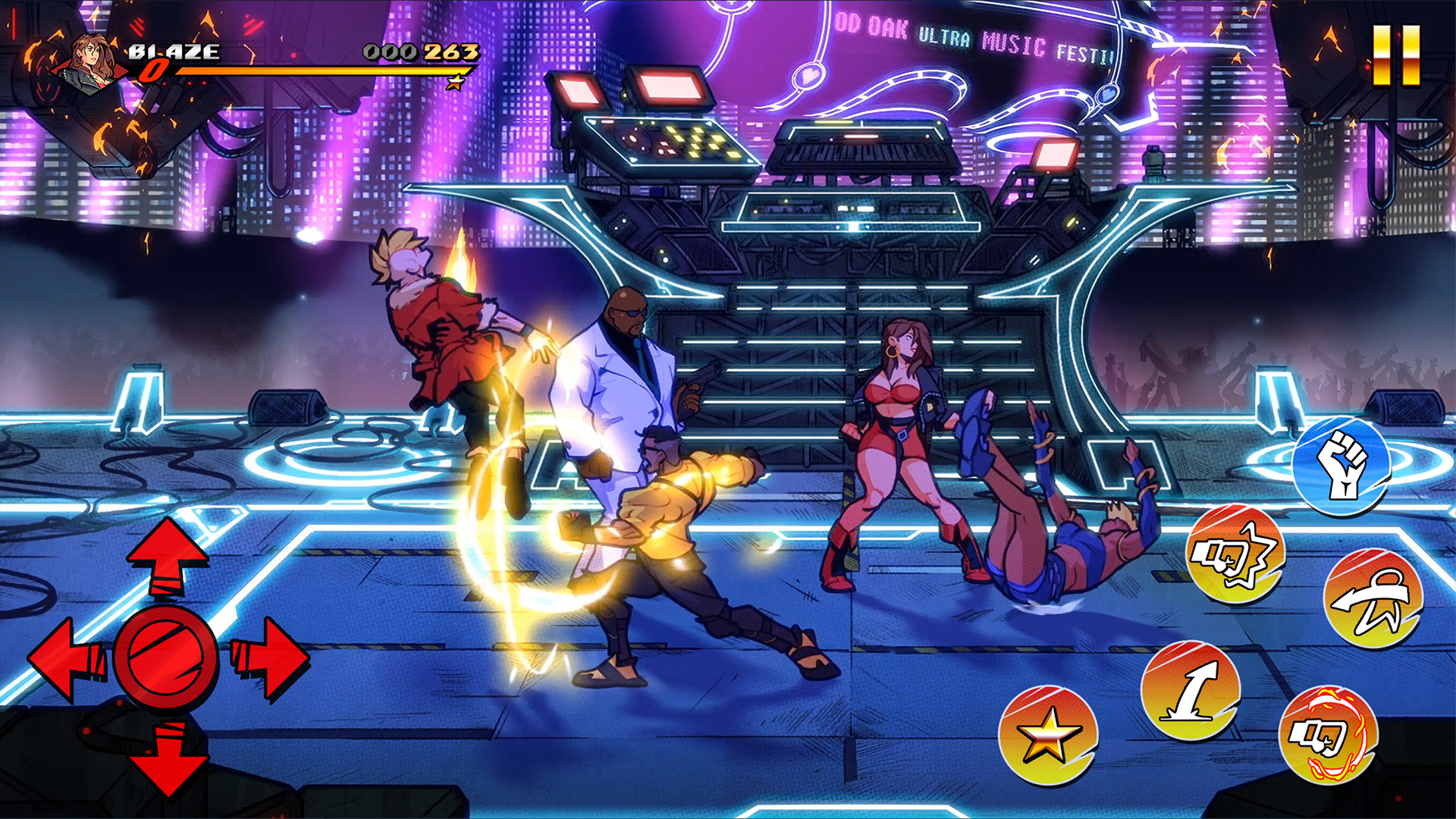This screenshot has height=819, width=1456.
Task: Jump using the upward arrow button
Action: (1191, 690)
